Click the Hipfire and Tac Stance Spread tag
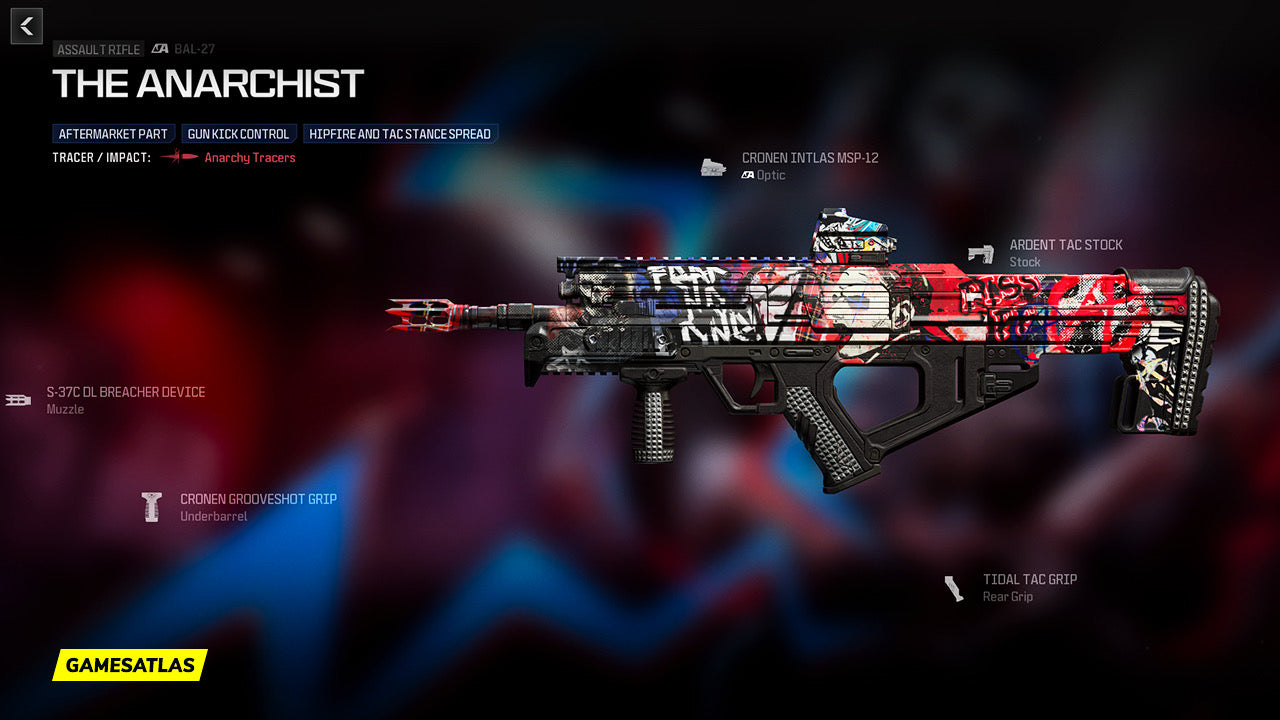 (399, 134)
